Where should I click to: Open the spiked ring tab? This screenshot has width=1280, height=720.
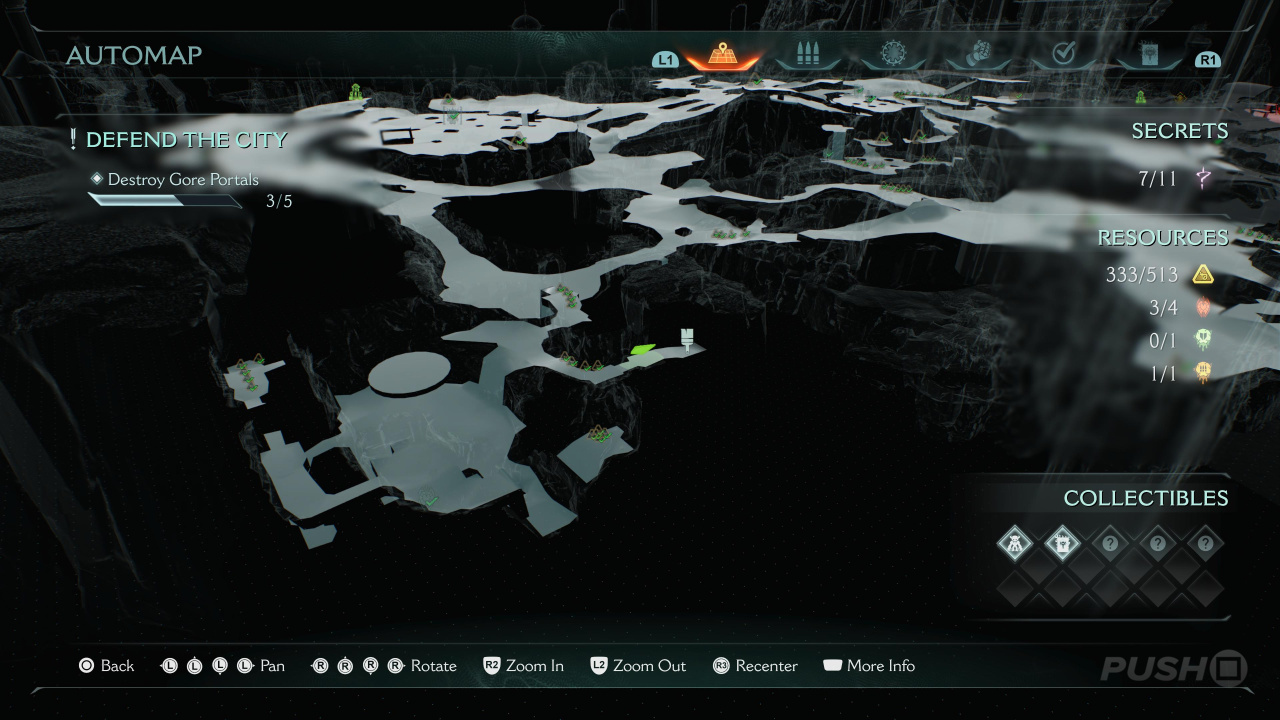point(892,55)
